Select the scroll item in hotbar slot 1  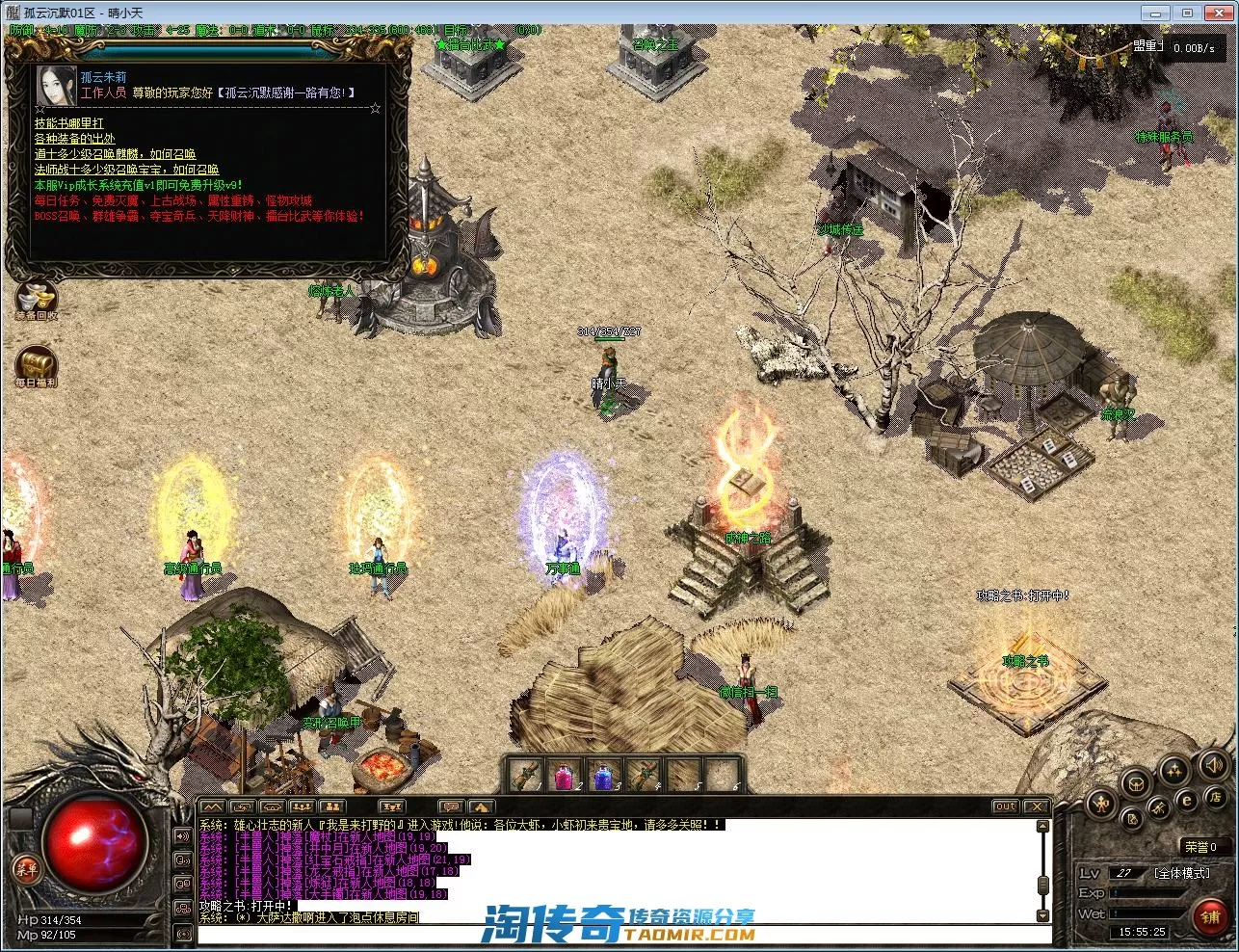(x=527, y=774)
